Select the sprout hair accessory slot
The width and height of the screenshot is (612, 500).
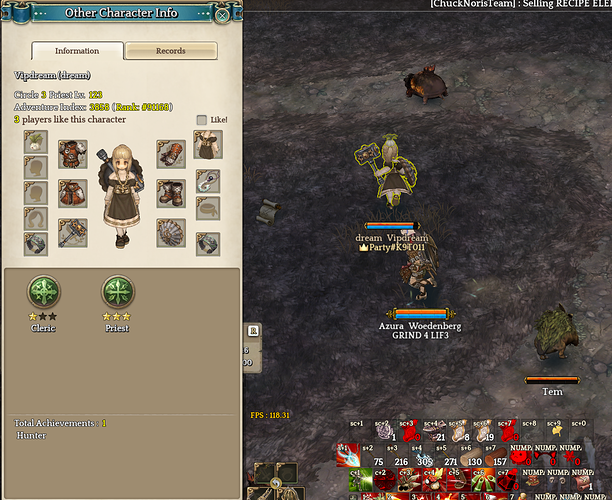coord(36,142)
